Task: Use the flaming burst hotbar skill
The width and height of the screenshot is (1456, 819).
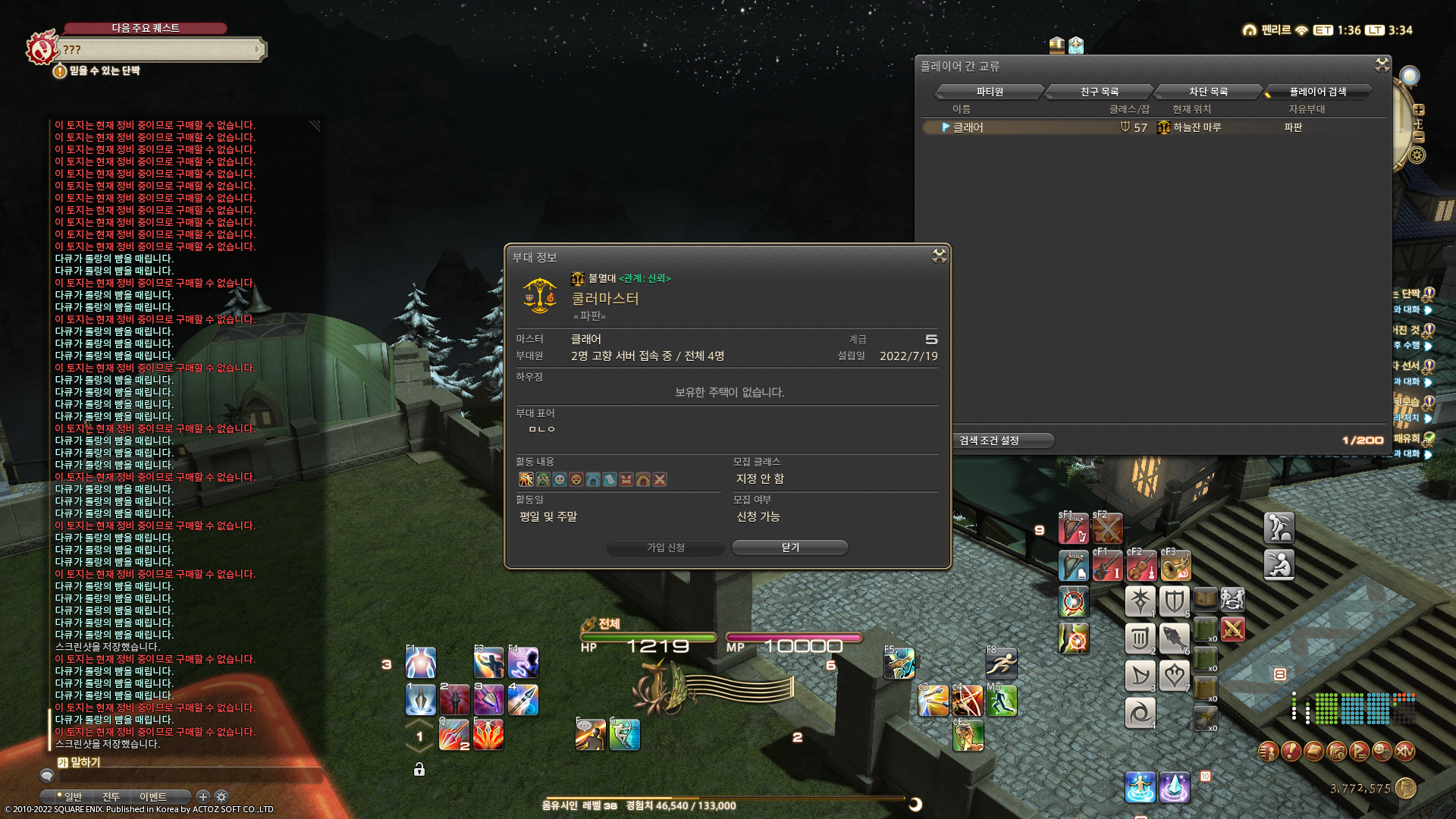Action: (488, 735)
